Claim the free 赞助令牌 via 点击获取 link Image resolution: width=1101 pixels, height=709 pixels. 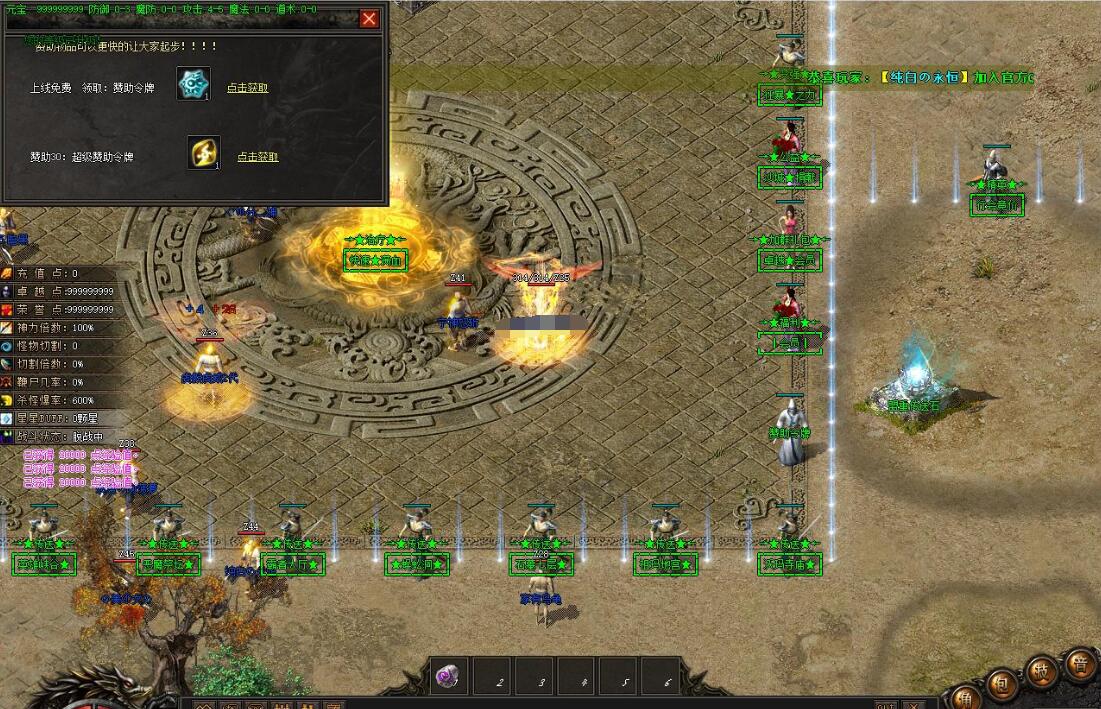click(247, 88)
